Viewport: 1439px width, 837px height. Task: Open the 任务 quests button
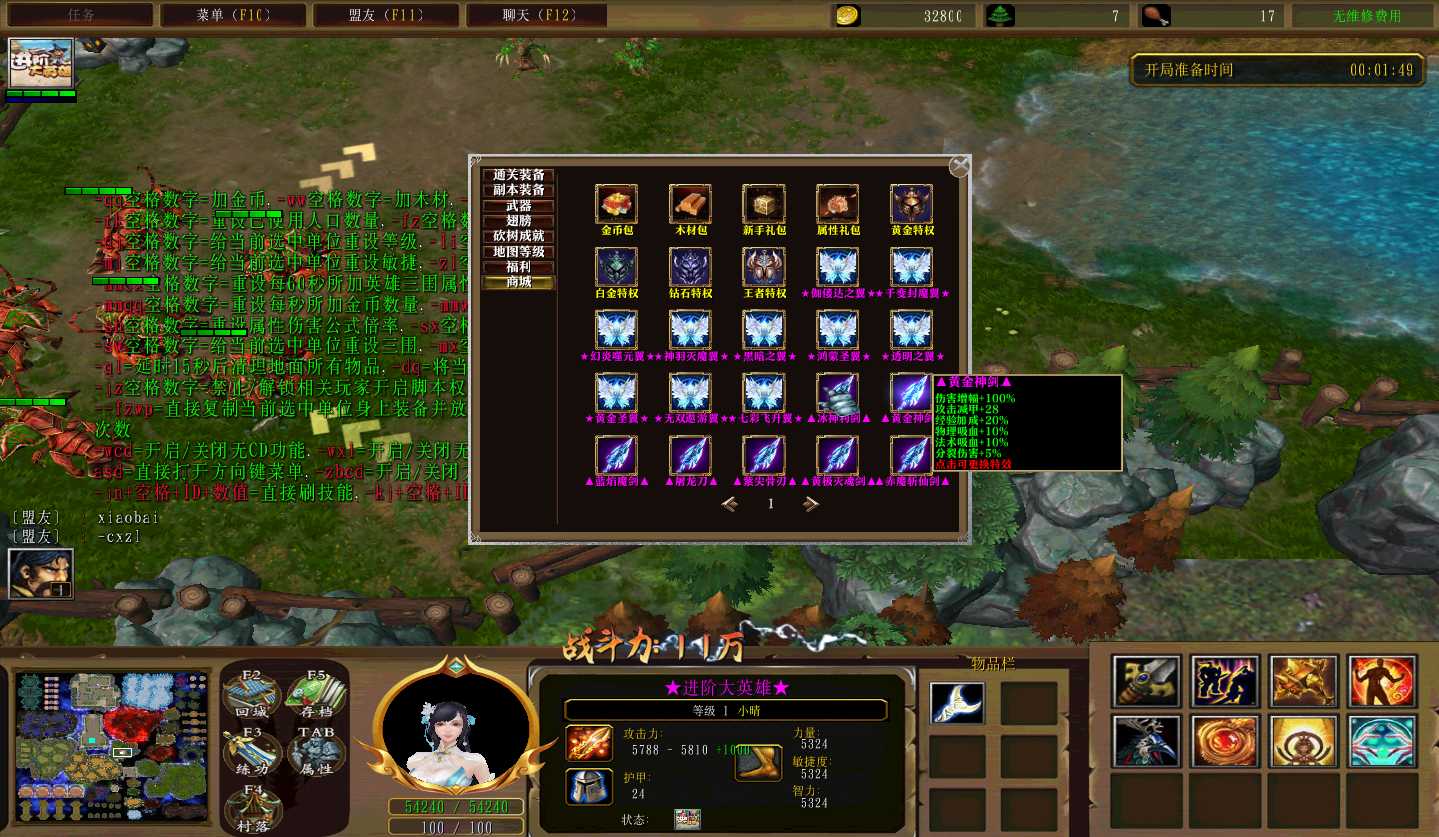[x=80, y=15]
